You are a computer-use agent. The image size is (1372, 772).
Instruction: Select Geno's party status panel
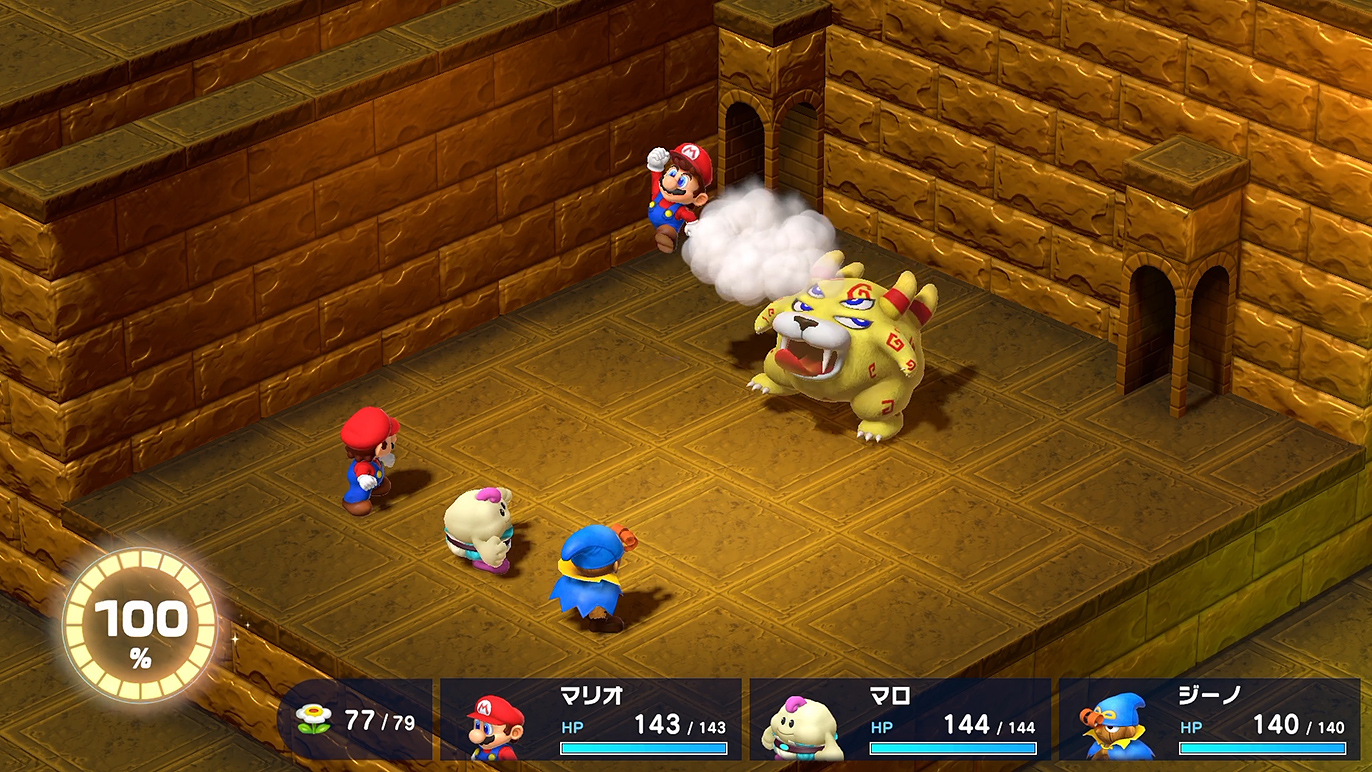pyautogui.click(x=1210, y=720)
